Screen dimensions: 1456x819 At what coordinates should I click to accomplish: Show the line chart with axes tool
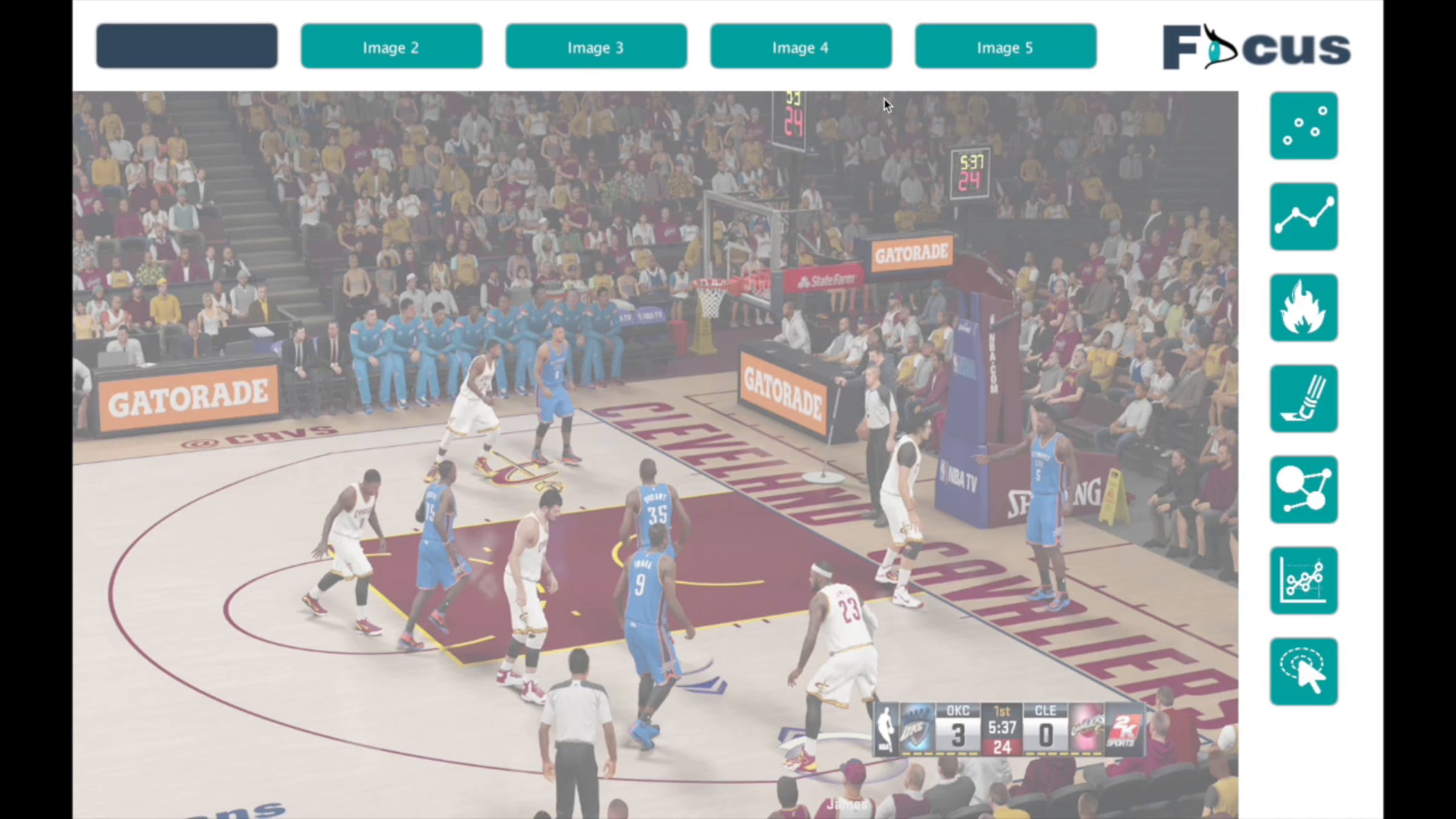point(1304,581)
